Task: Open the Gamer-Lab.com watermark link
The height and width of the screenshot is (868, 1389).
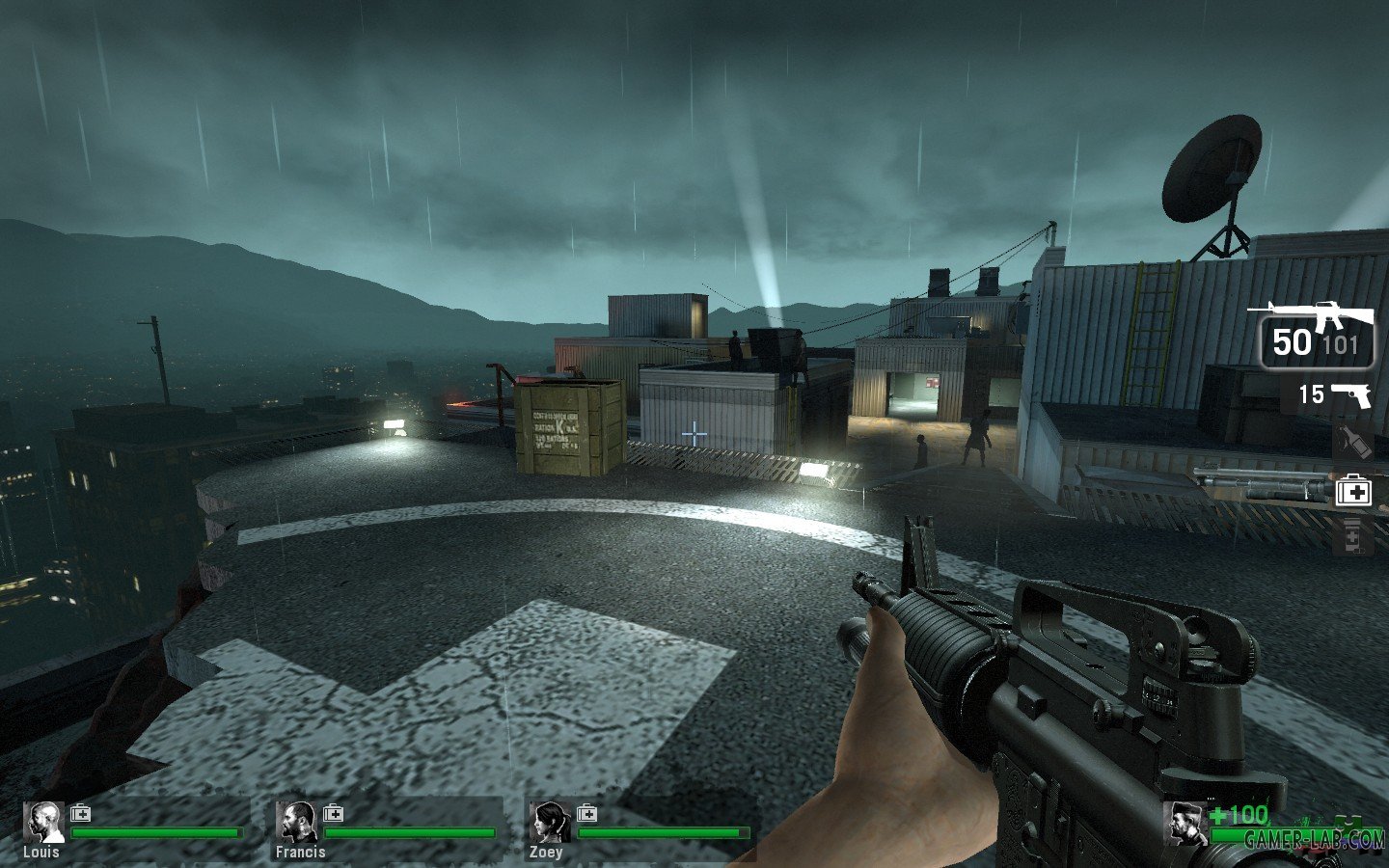Action: tap(1314, 840)
